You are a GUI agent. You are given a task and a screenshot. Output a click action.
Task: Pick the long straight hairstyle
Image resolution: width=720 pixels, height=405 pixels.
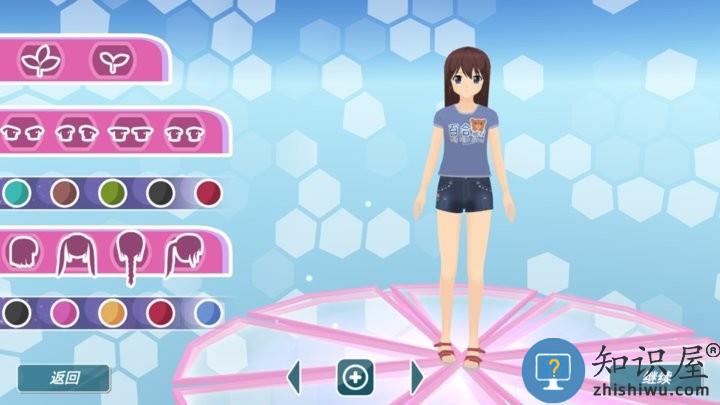pyautogui.click(x=75, y=253)
